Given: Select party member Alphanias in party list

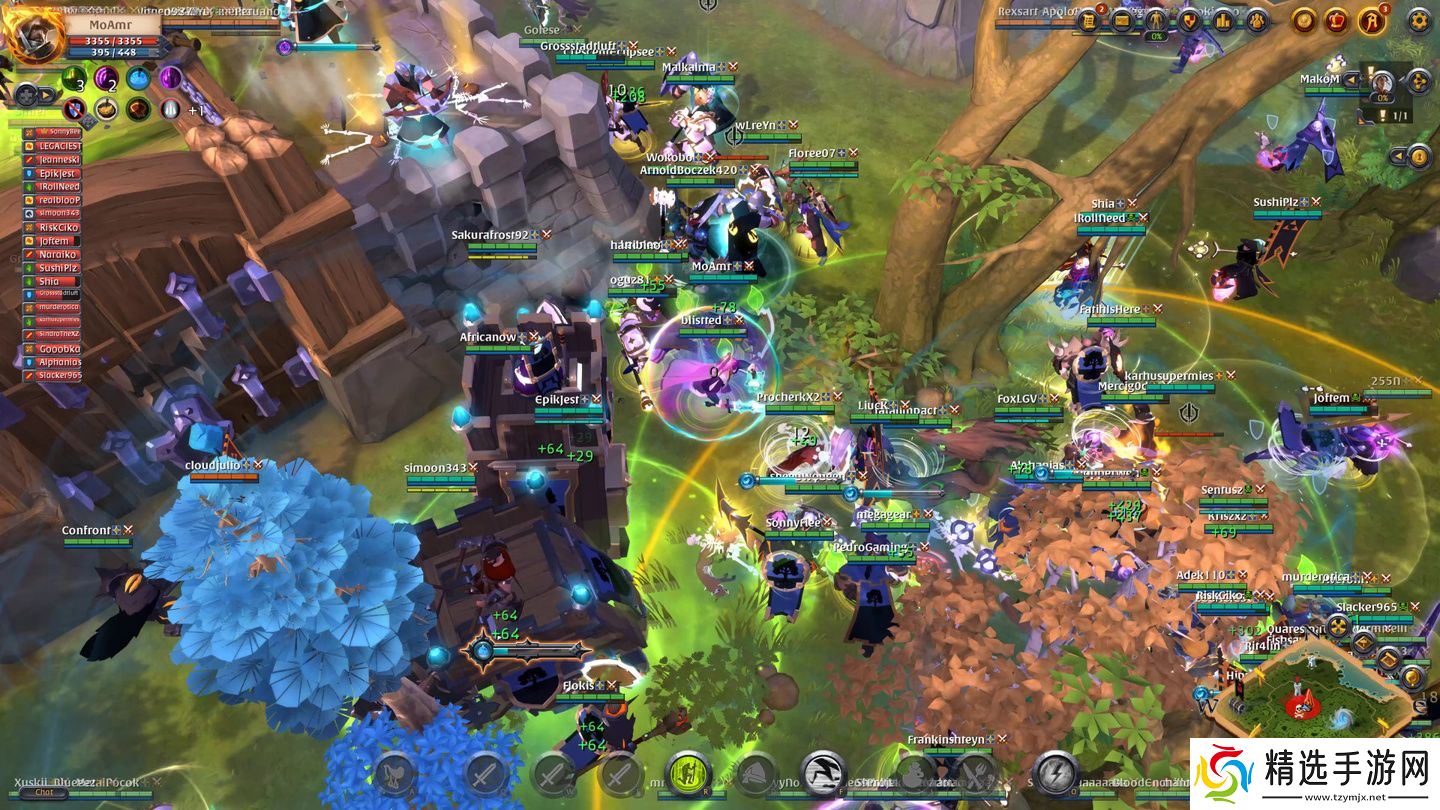Looking at the screenshot, I should point(58,362).
